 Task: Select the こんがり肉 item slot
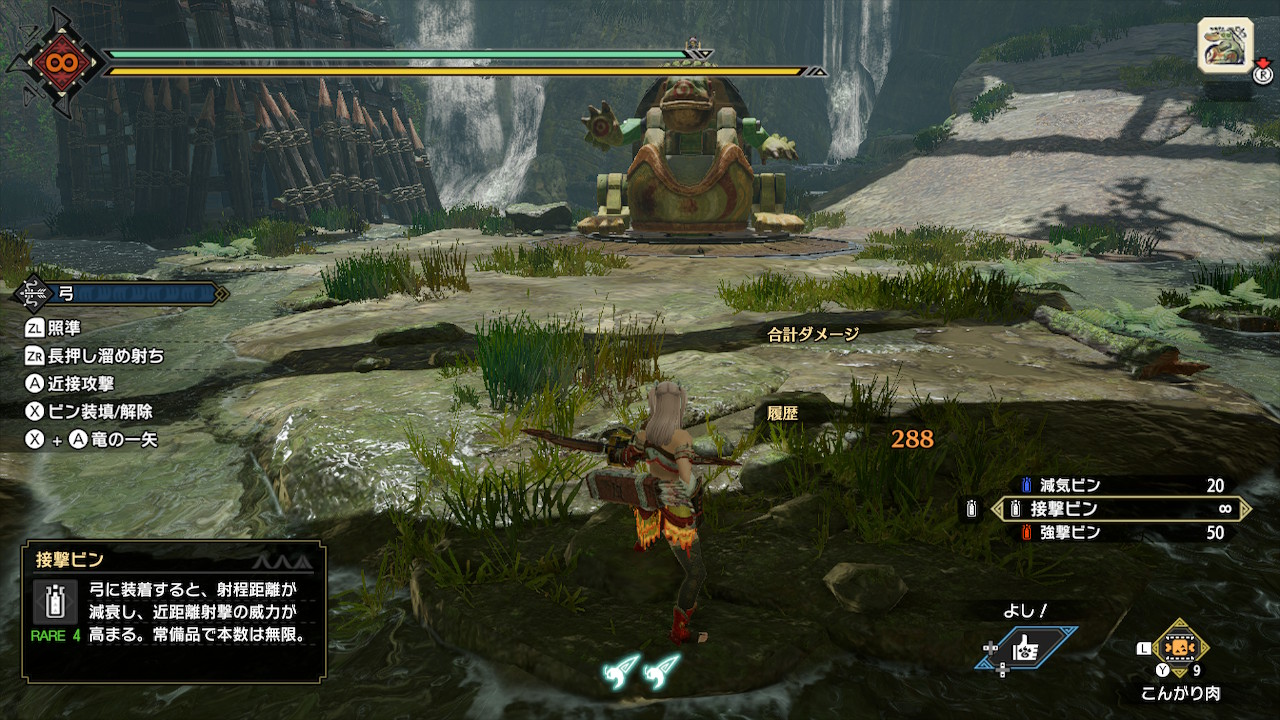point(1180,648)
